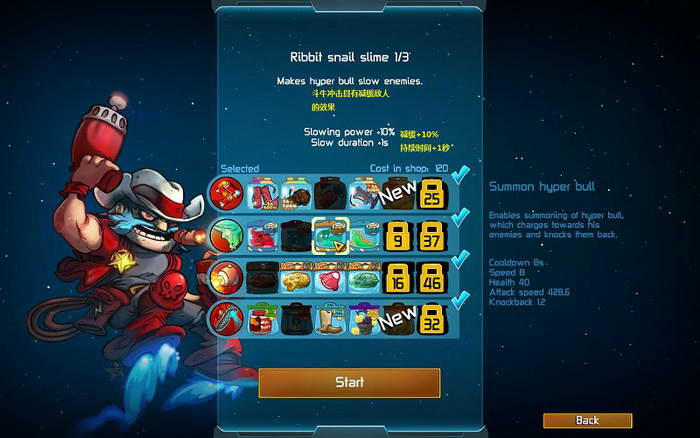Start the match with this loadout

pyautogui.click(x=349, y=382)
